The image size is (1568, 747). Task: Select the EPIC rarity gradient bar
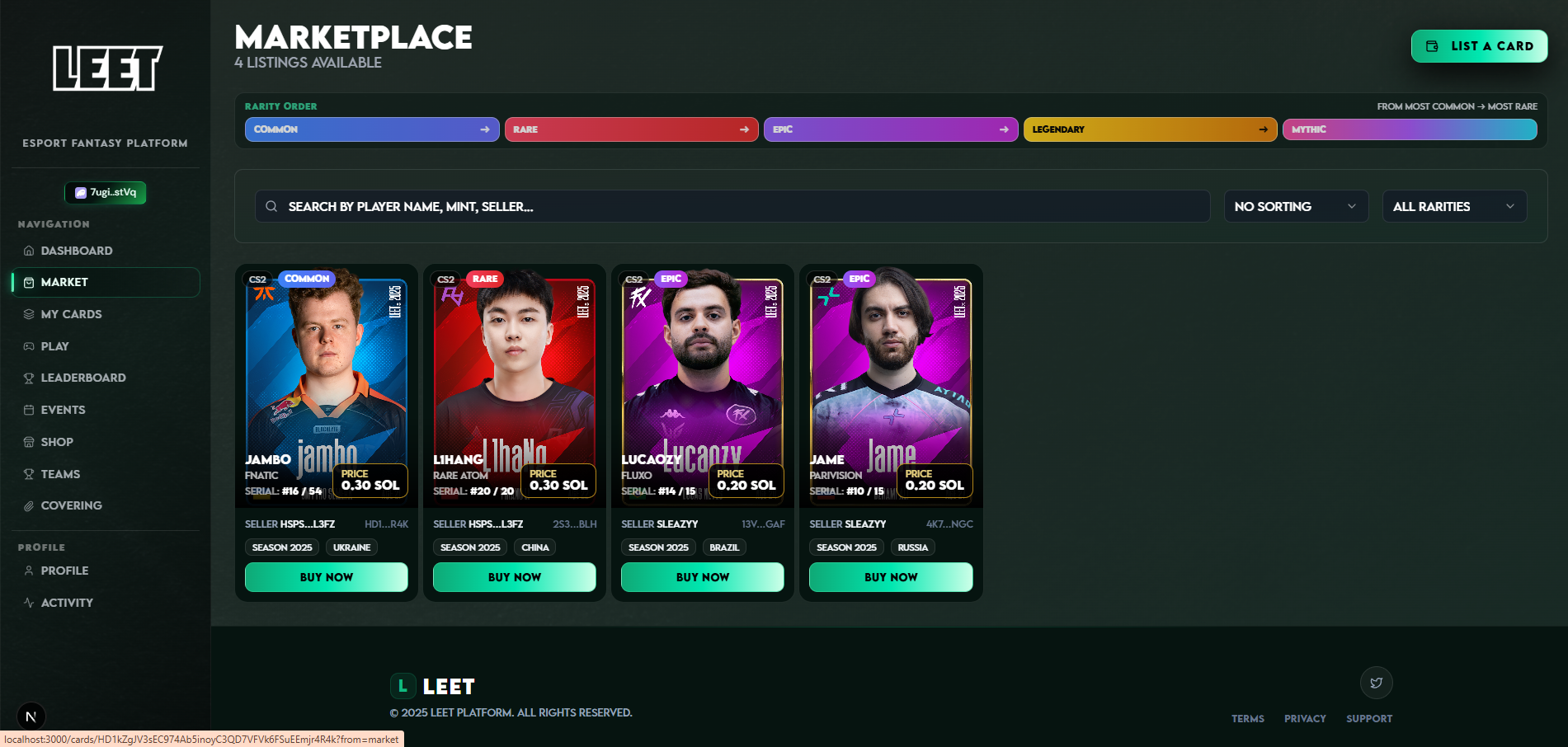point(890,129)
